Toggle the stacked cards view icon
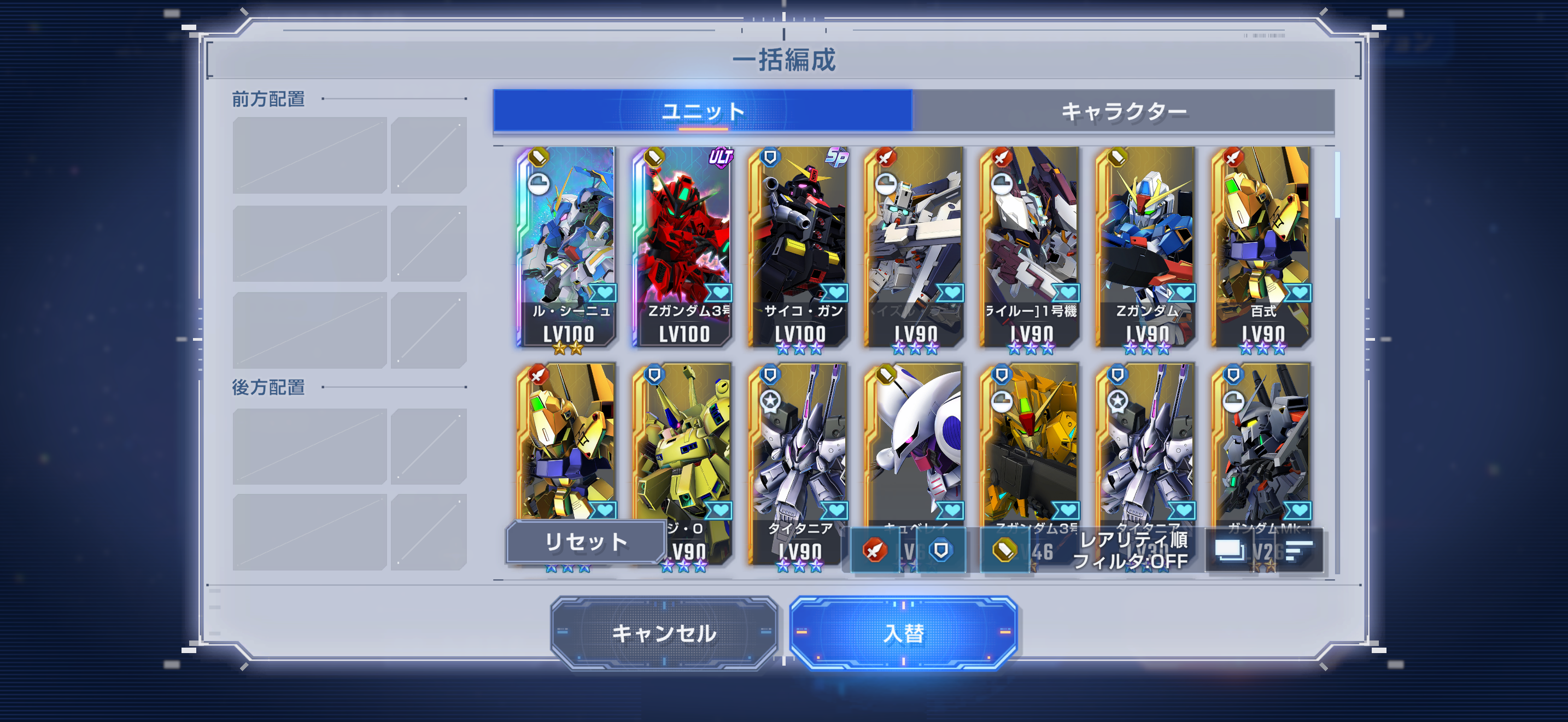The height and width of the screenshot is (722, 1568). tap(1229, 551)
